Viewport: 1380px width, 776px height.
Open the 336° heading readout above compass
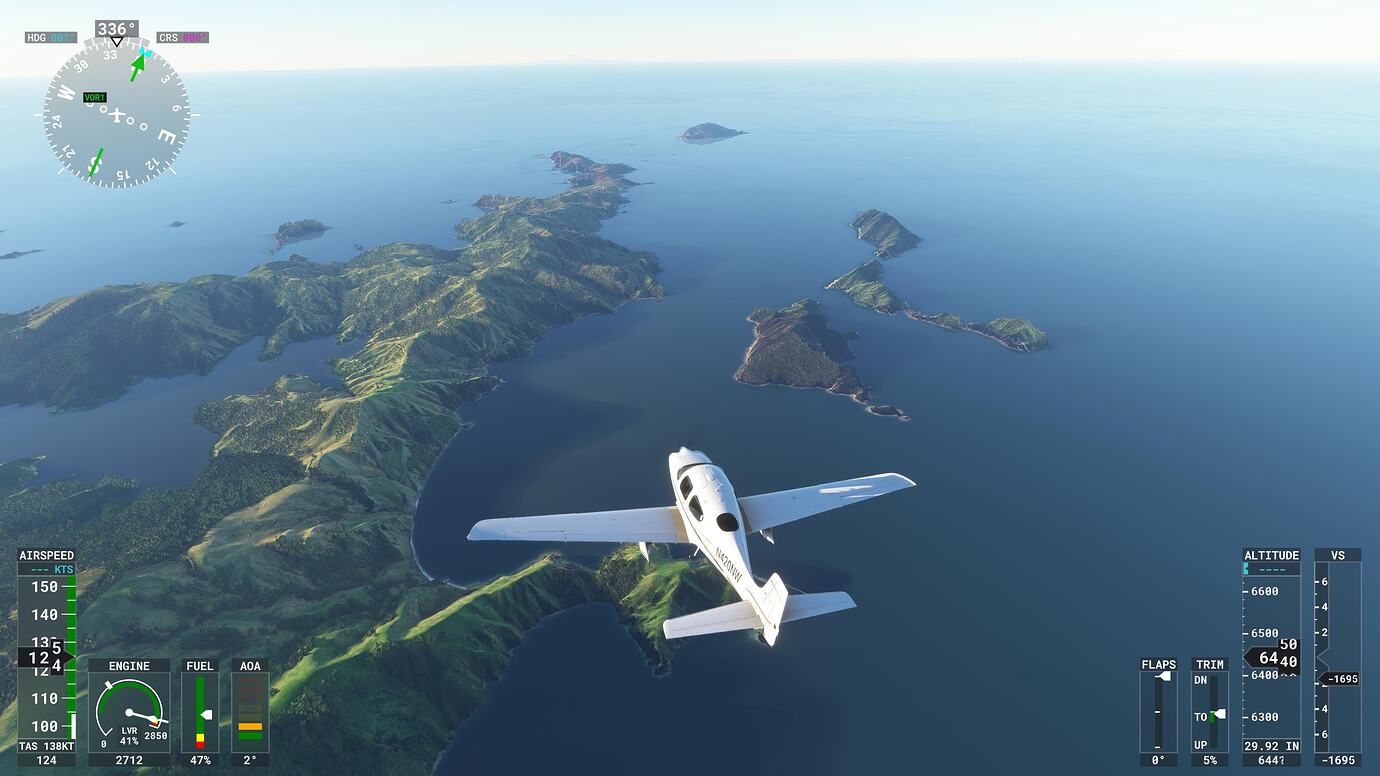coord(115,29)
